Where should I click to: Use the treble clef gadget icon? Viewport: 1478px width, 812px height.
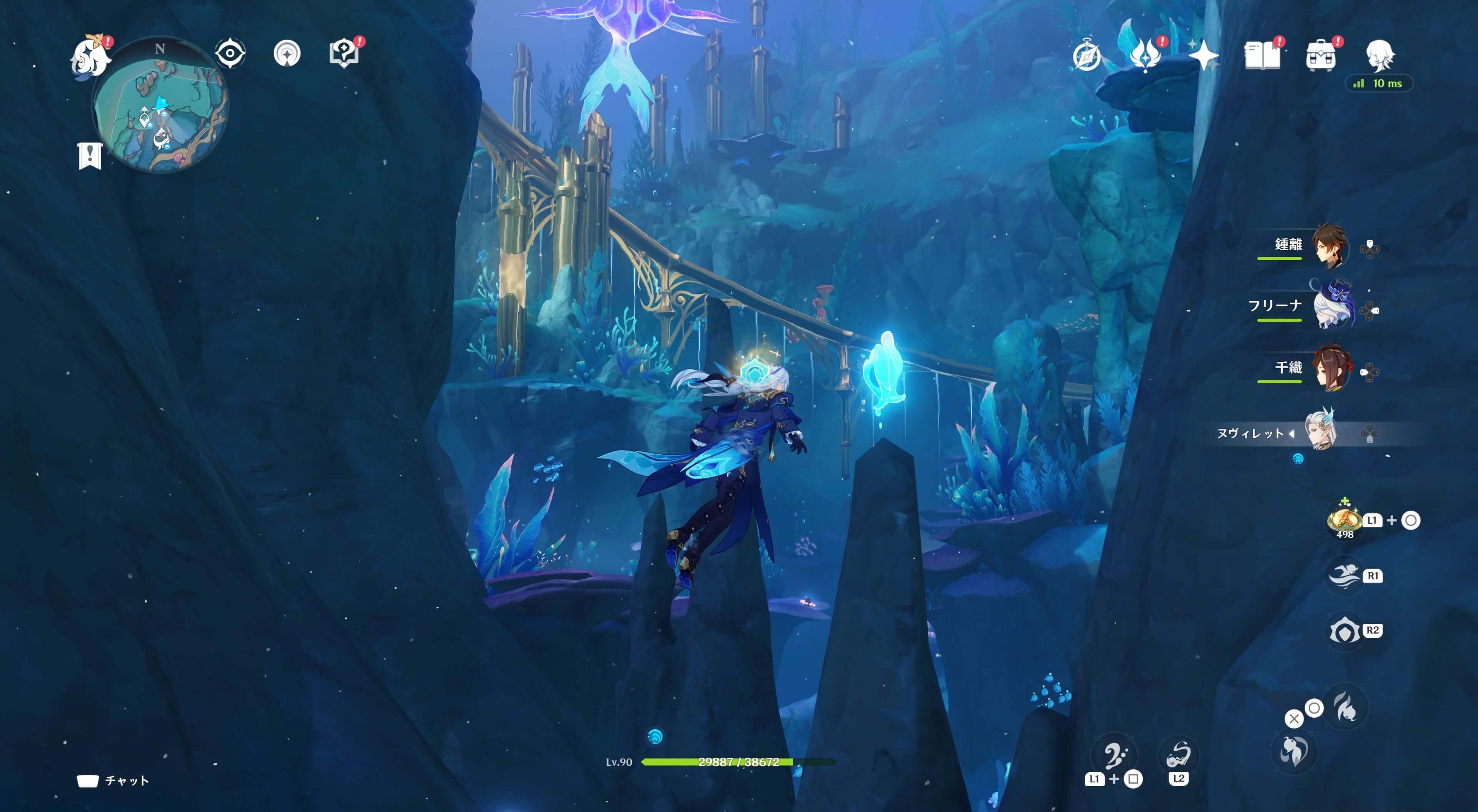pos(1114,755)
